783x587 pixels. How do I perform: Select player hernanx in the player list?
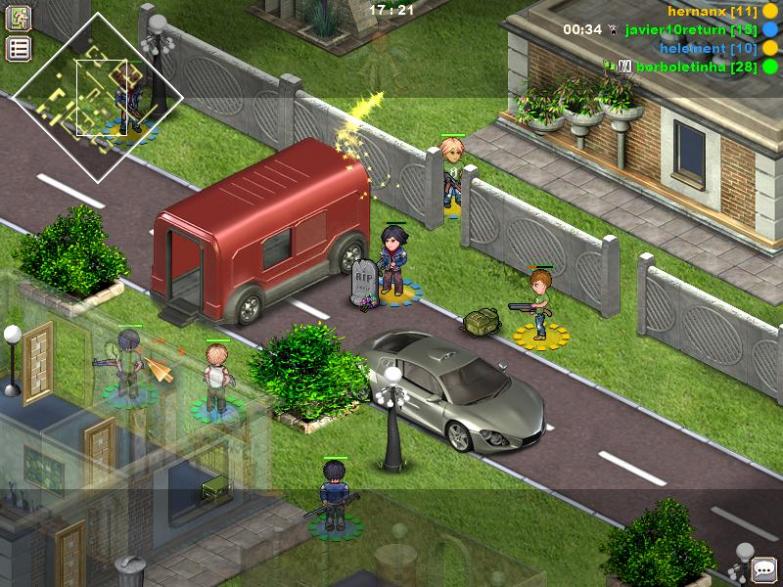pyautogui.click(x=712, y=11)
